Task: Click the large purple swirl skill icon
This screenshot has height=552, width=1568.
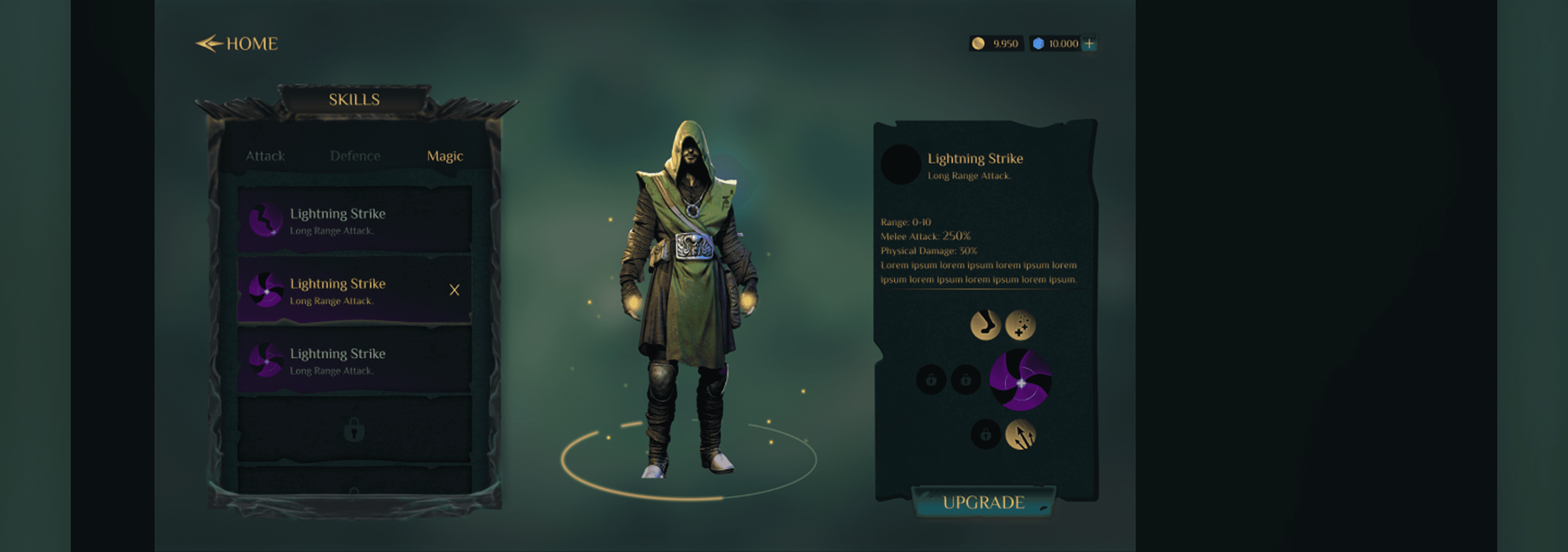Action: pos(1020,380)
